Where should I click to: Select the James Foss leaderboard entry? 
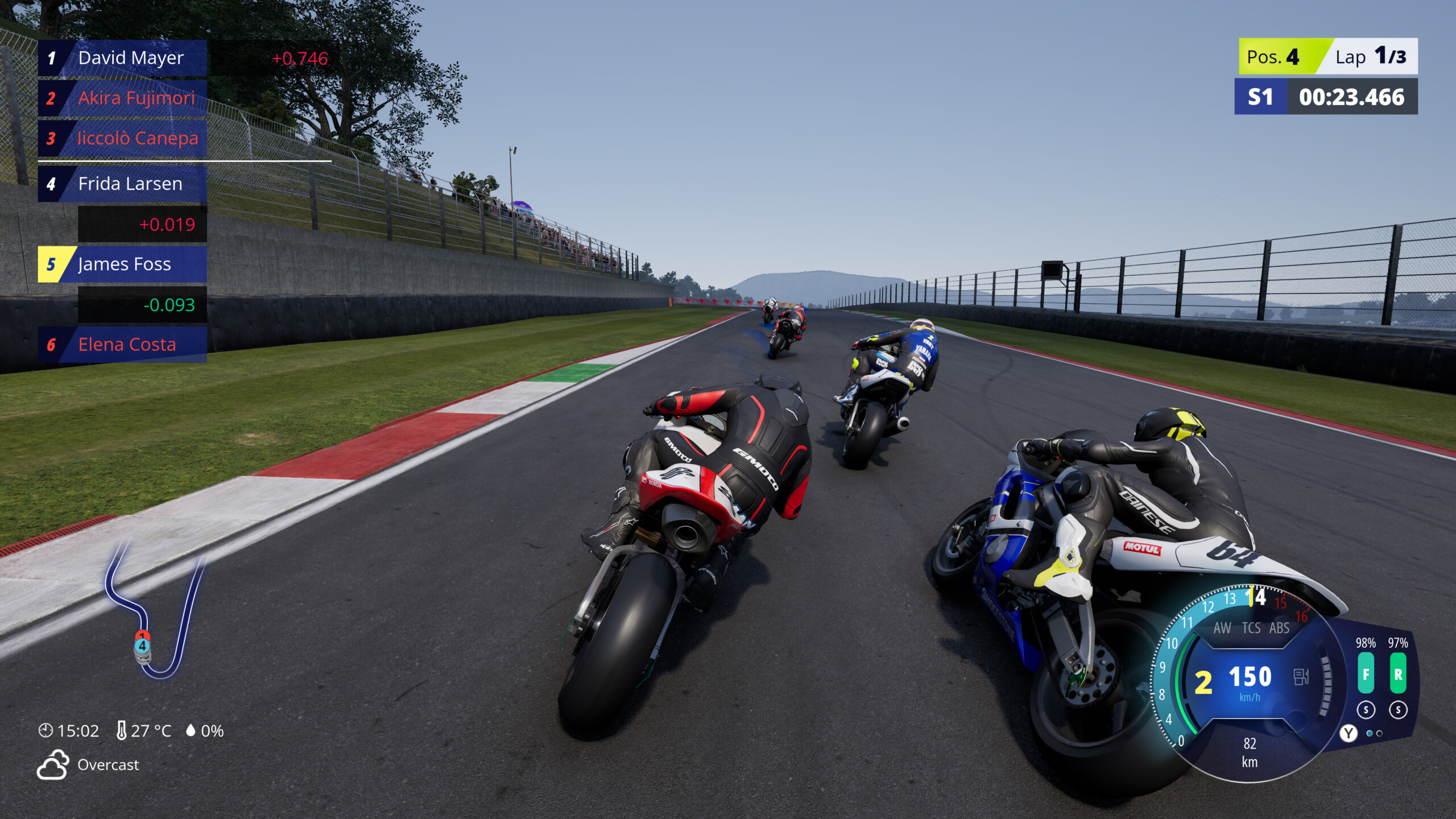coord(123,264)
